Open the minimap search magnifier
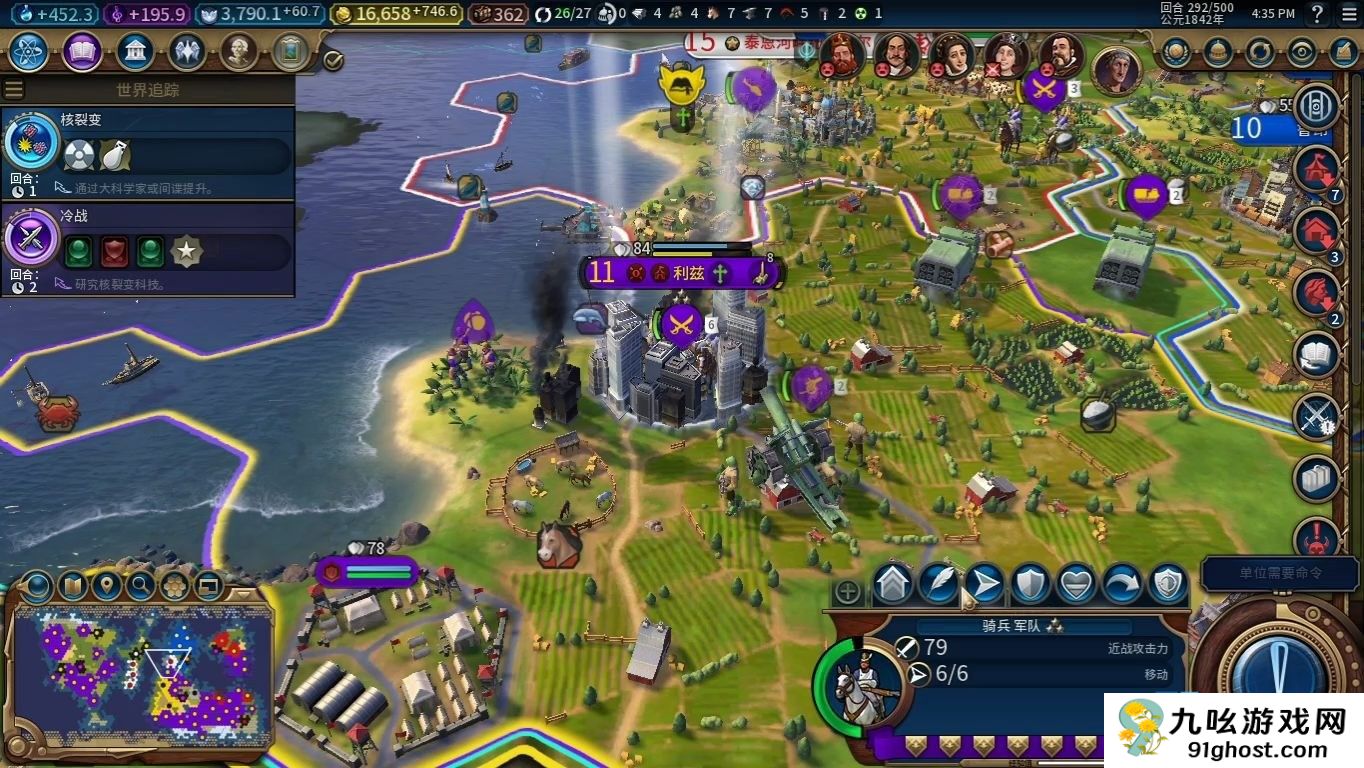This screenshot has width=1364, height=768. tap(141, 585)
